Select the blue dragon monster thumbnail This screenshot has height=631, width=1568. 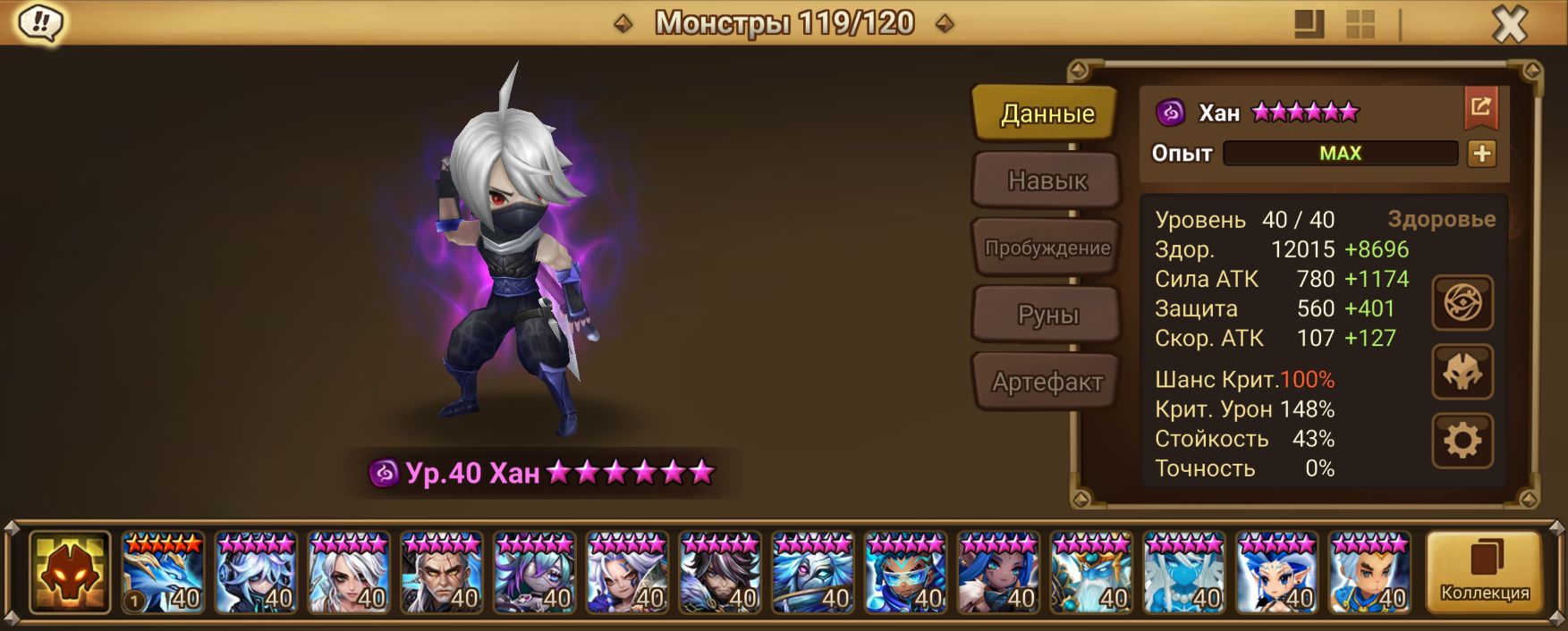click(x=163, y=573)
